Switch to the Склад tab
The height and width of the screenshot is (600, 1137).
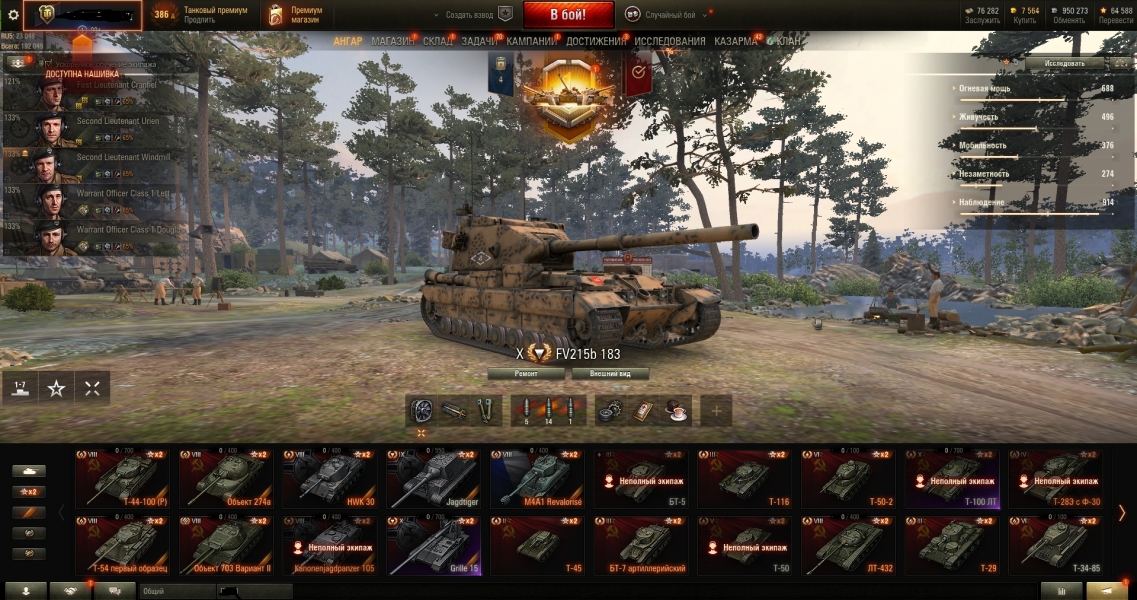pyautogui.click(x=438, y=41)
